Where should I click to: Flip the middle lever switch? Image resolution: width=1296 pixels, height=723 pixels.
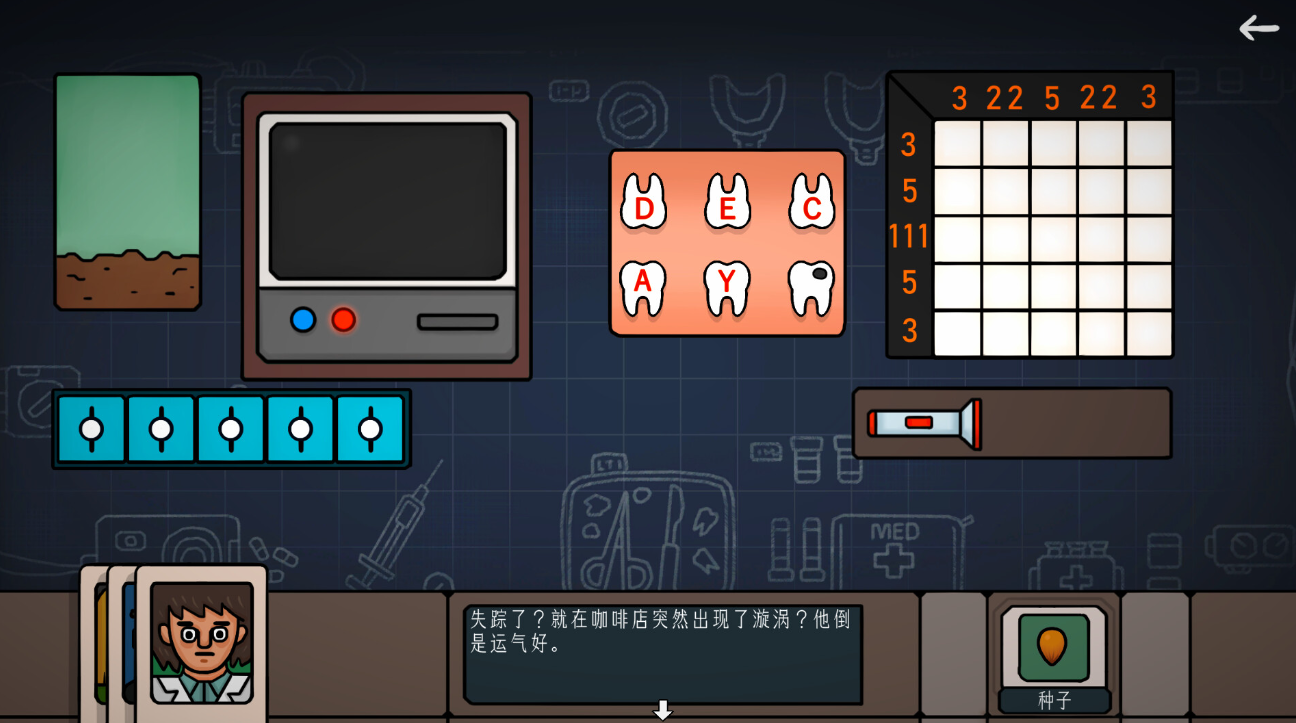click(230, 428)
